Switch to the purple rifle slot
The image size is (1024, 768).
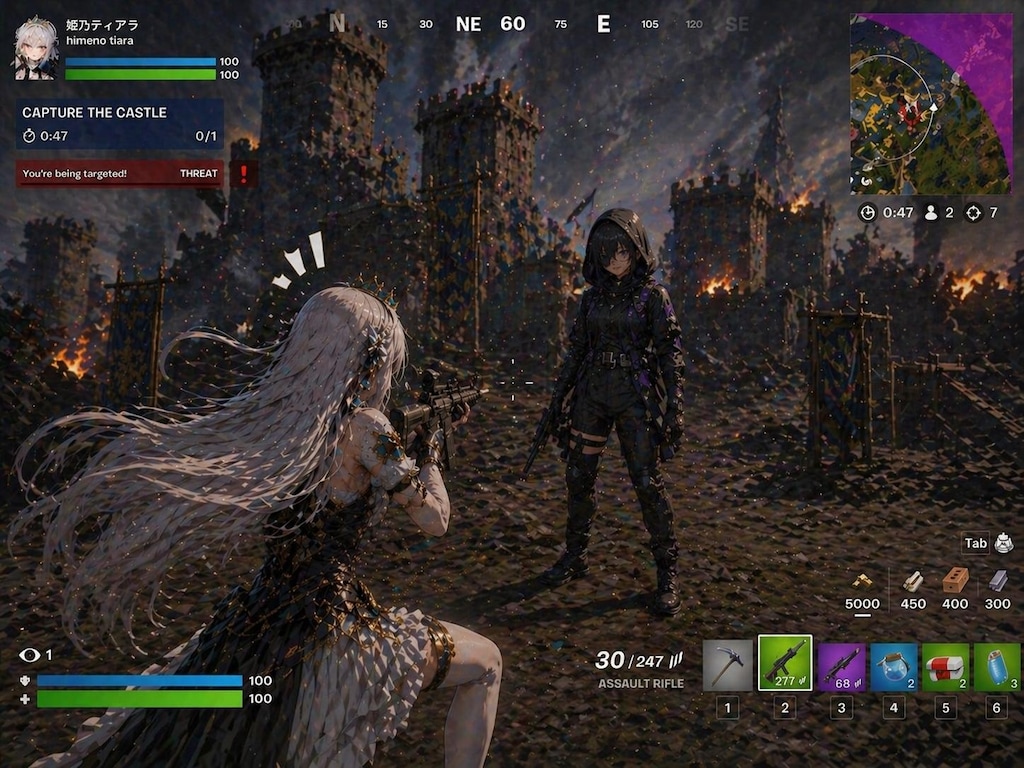(x=842, y=665)
